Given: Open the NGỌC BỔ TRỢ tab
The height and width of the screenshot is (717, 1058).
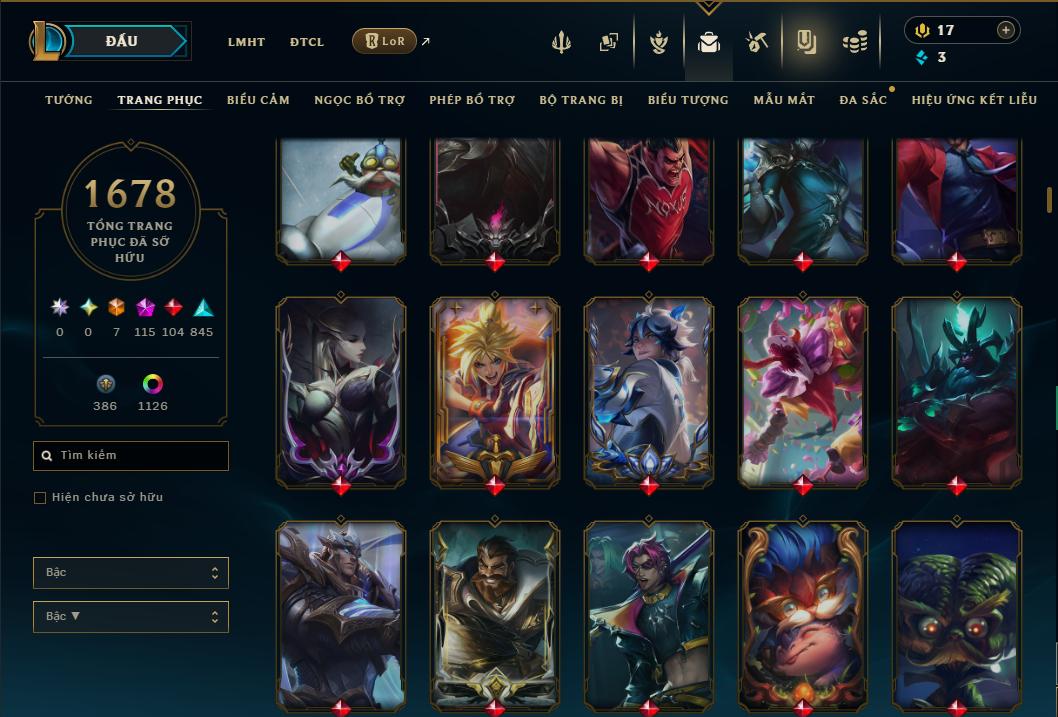Looking at the screenshot, I should tap(359, 100).
